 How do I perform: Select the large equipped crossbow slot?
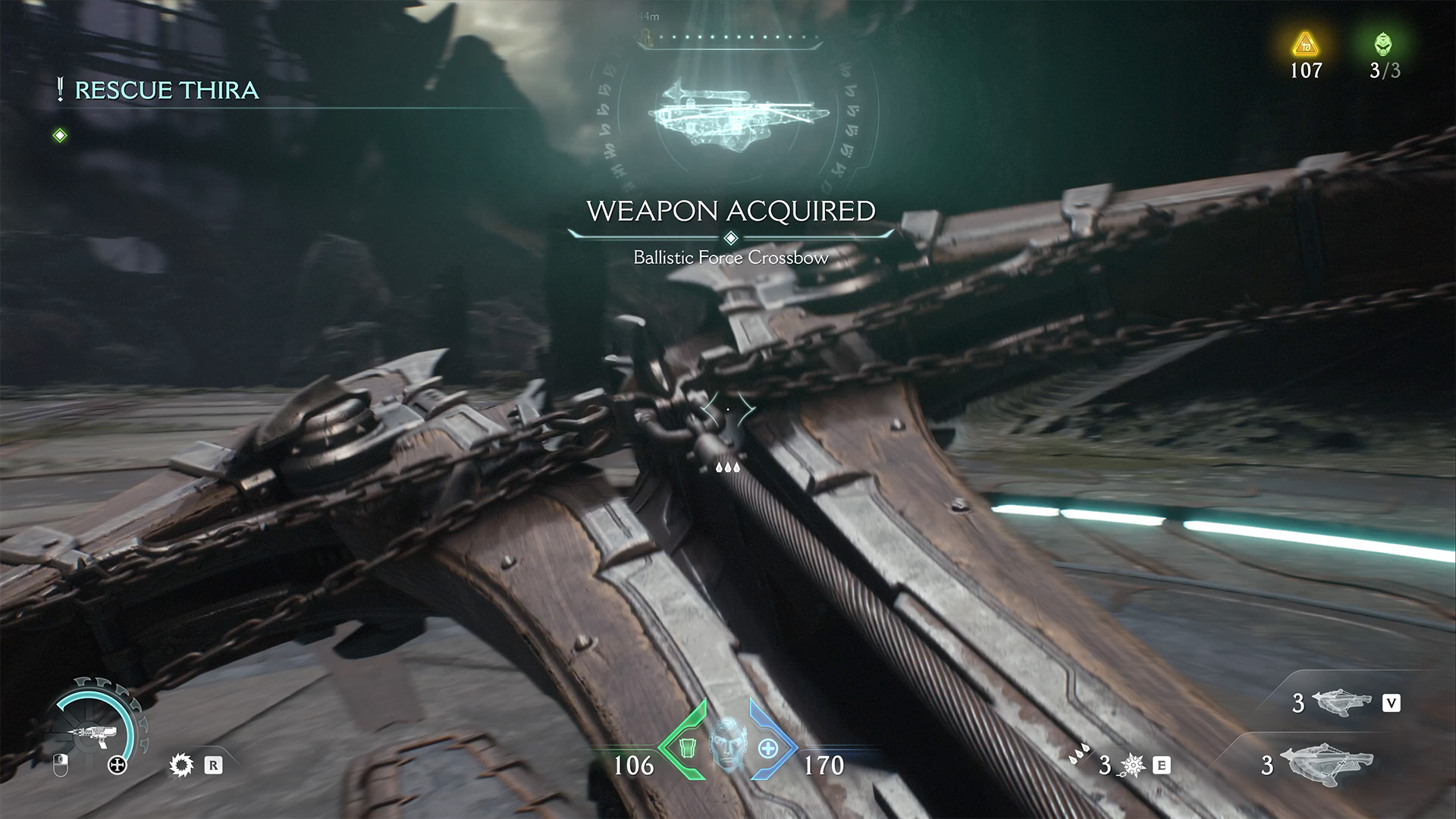click(1327, 764)
